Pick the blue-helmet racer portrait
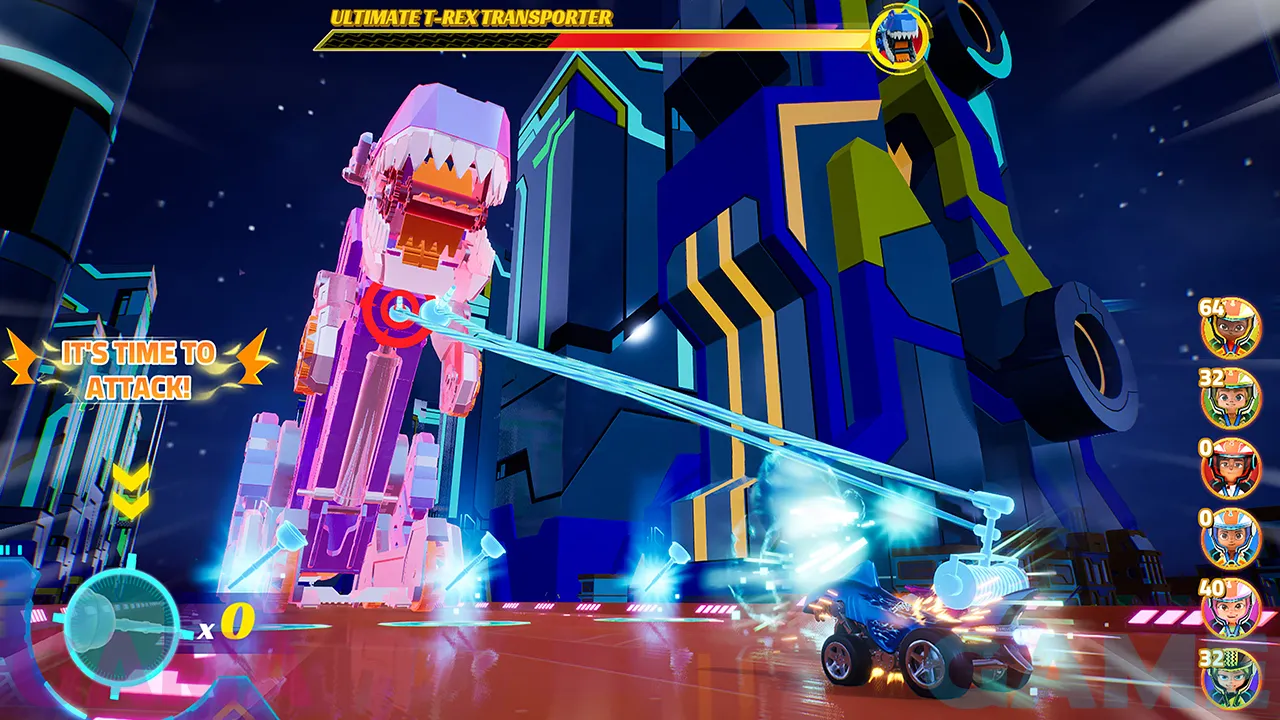 coord(1231,539)
